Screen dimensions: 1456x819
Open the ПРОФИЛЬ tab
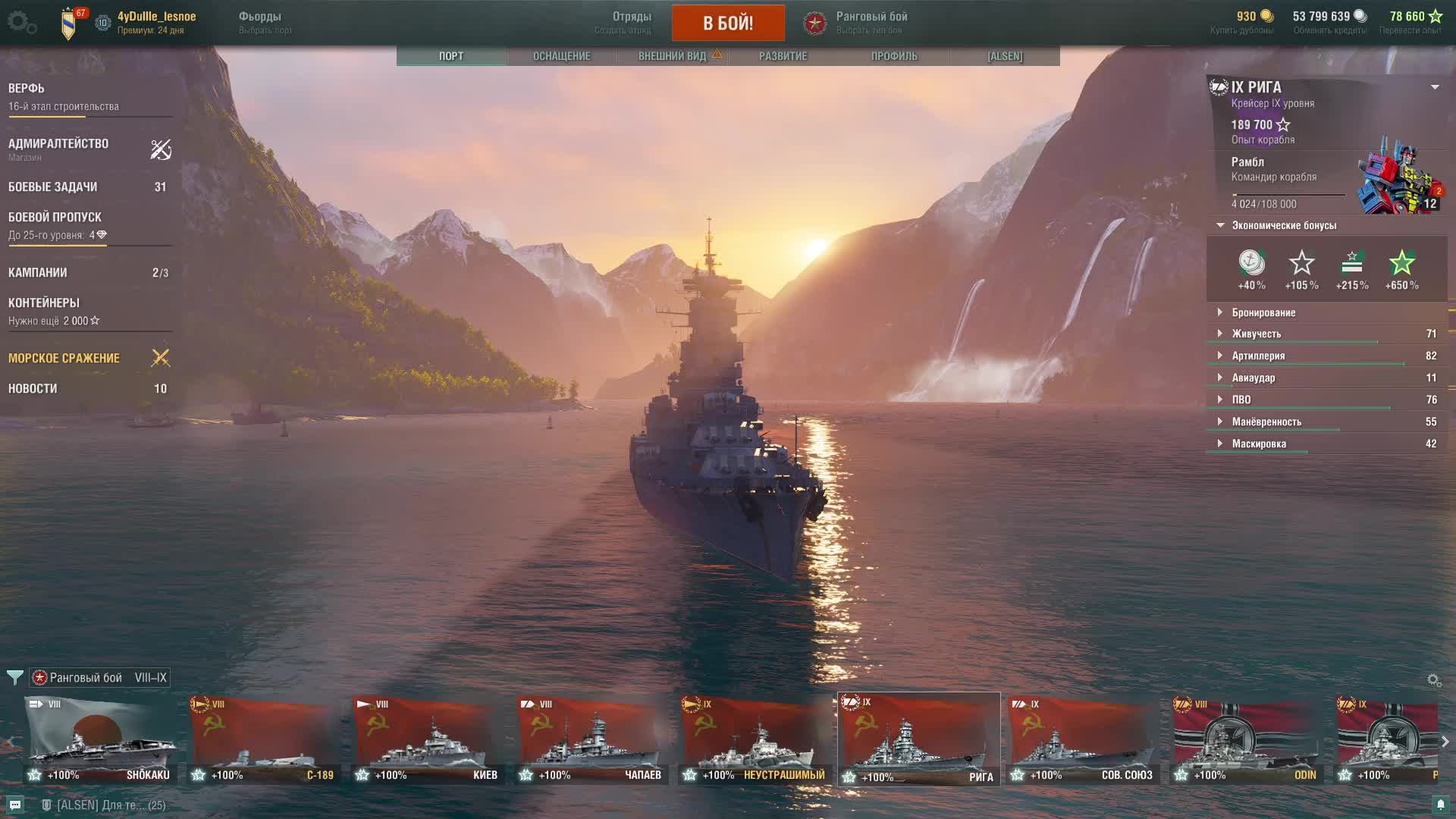pyautogui.click(x=893, y=56)
